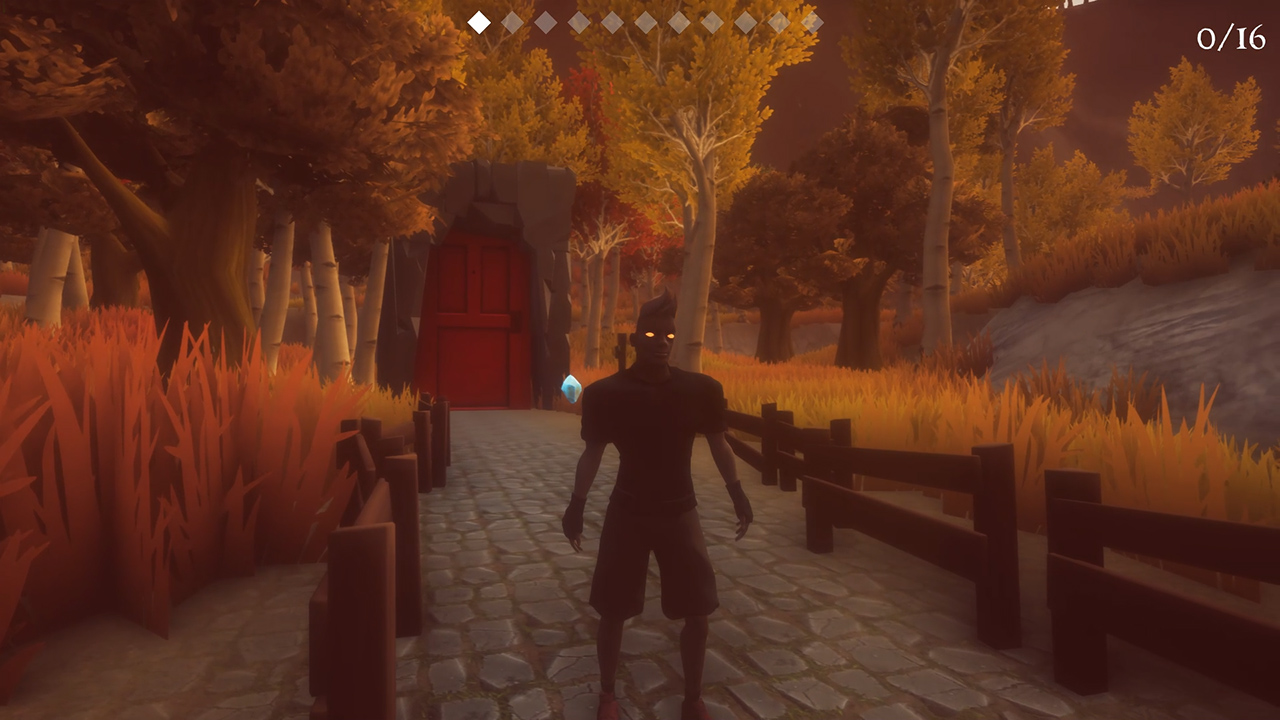Toggle the fourth diamond in the HUD row
Viewport: 1280px width, 720px height.
(x=579, y=20)
